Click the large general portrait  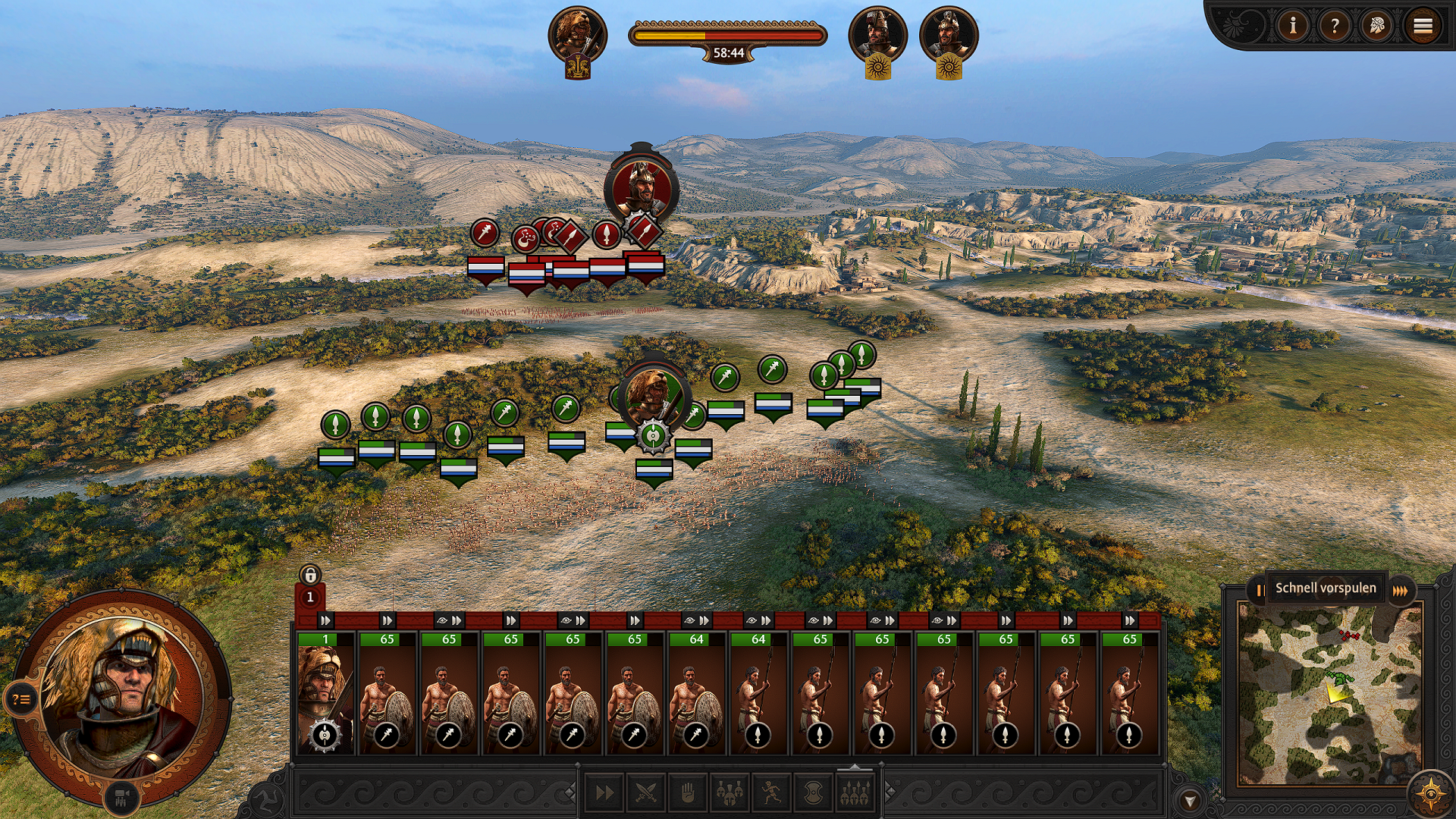tap(121, 694)
